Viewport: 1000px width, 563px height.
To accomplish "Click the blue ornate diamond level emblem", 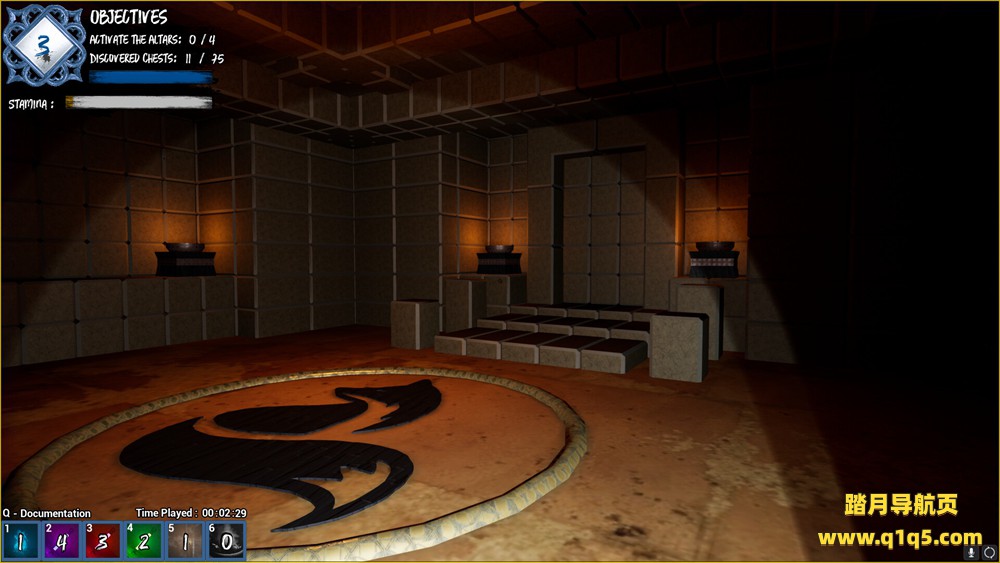I will coord(42,44).
